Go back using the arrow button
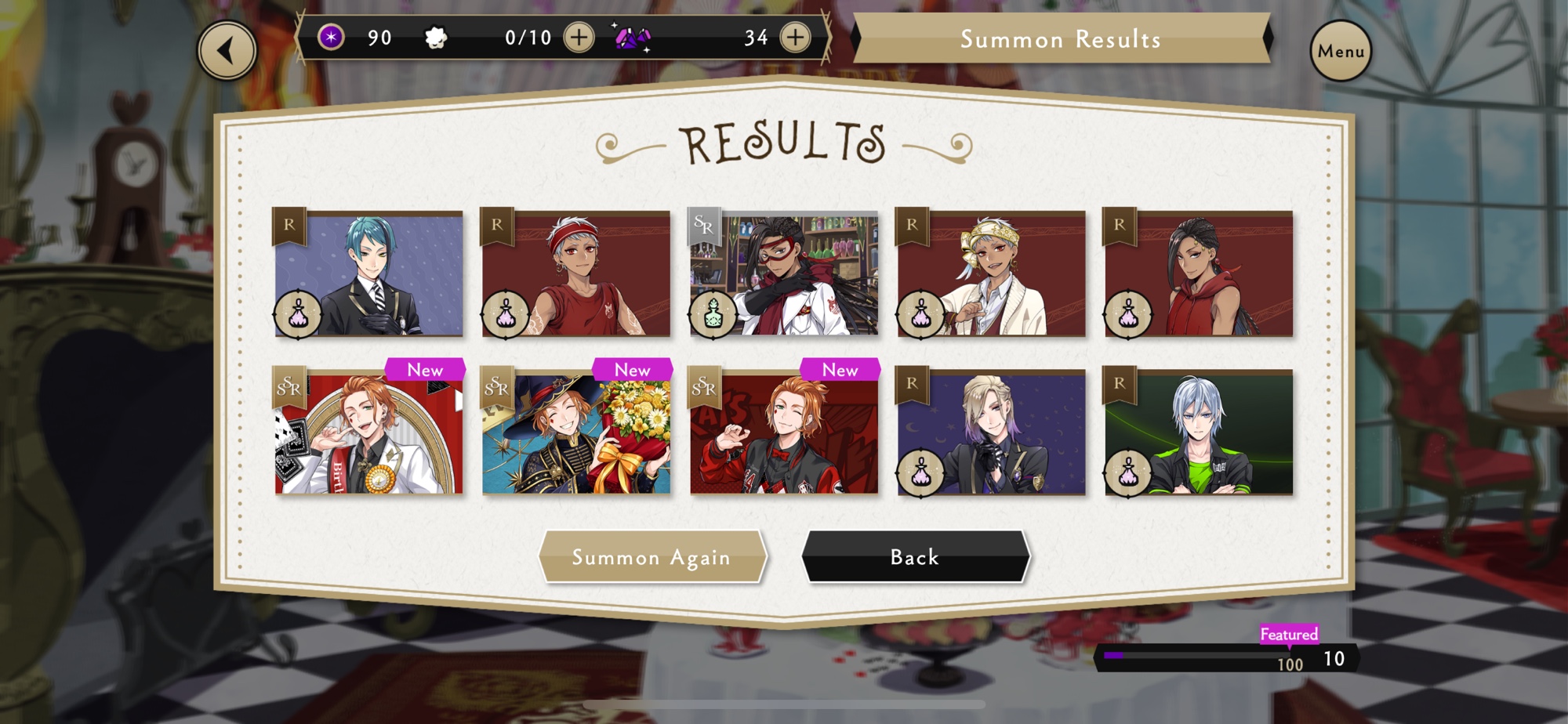Viewport: 1568px width, 724px height. click(x=227, y=51)
